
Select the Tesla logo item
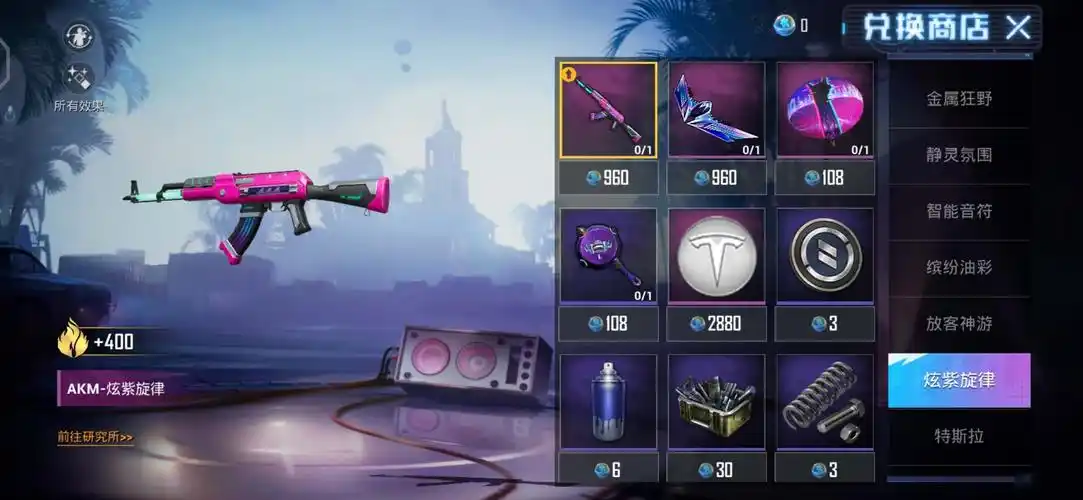point(716,256)
